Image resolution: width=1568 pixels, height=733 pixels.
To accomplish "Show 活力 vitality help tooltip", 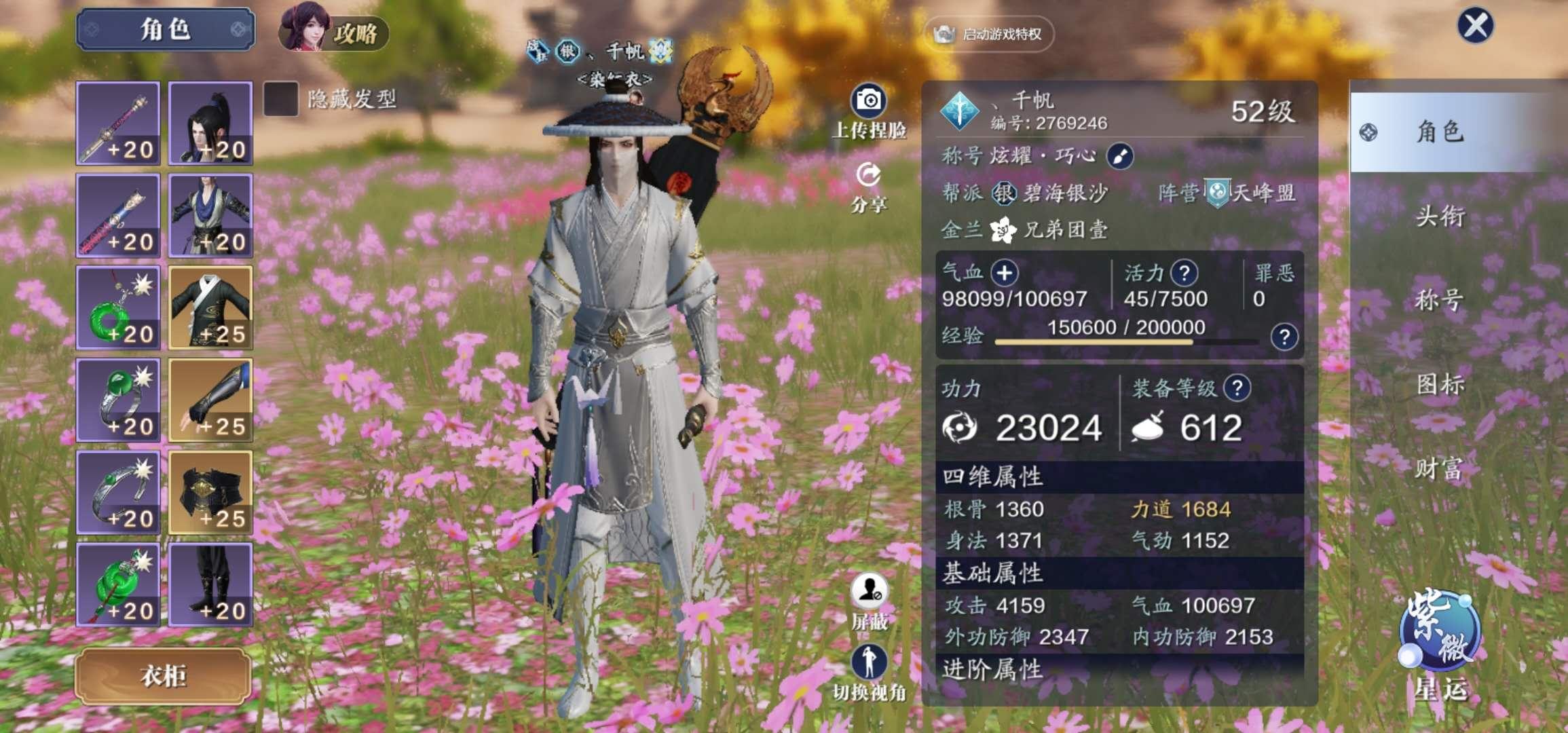I will 1184,273.
